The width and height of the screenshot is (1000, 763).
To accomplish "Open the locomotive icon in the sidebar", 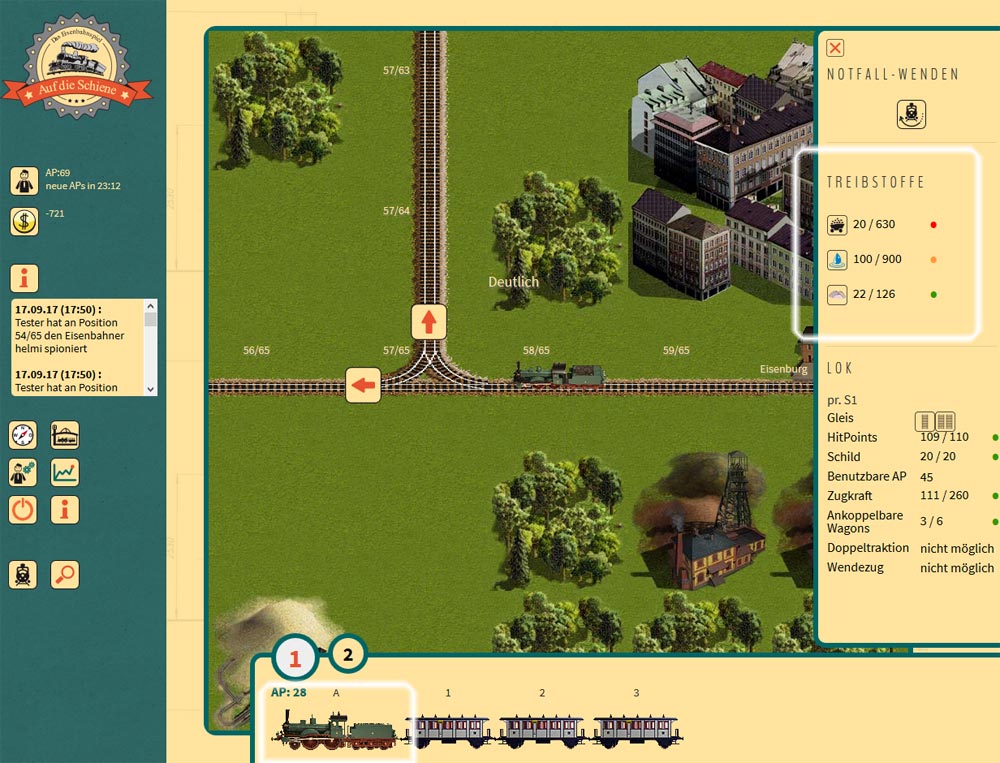I will (x=23, y=575).
